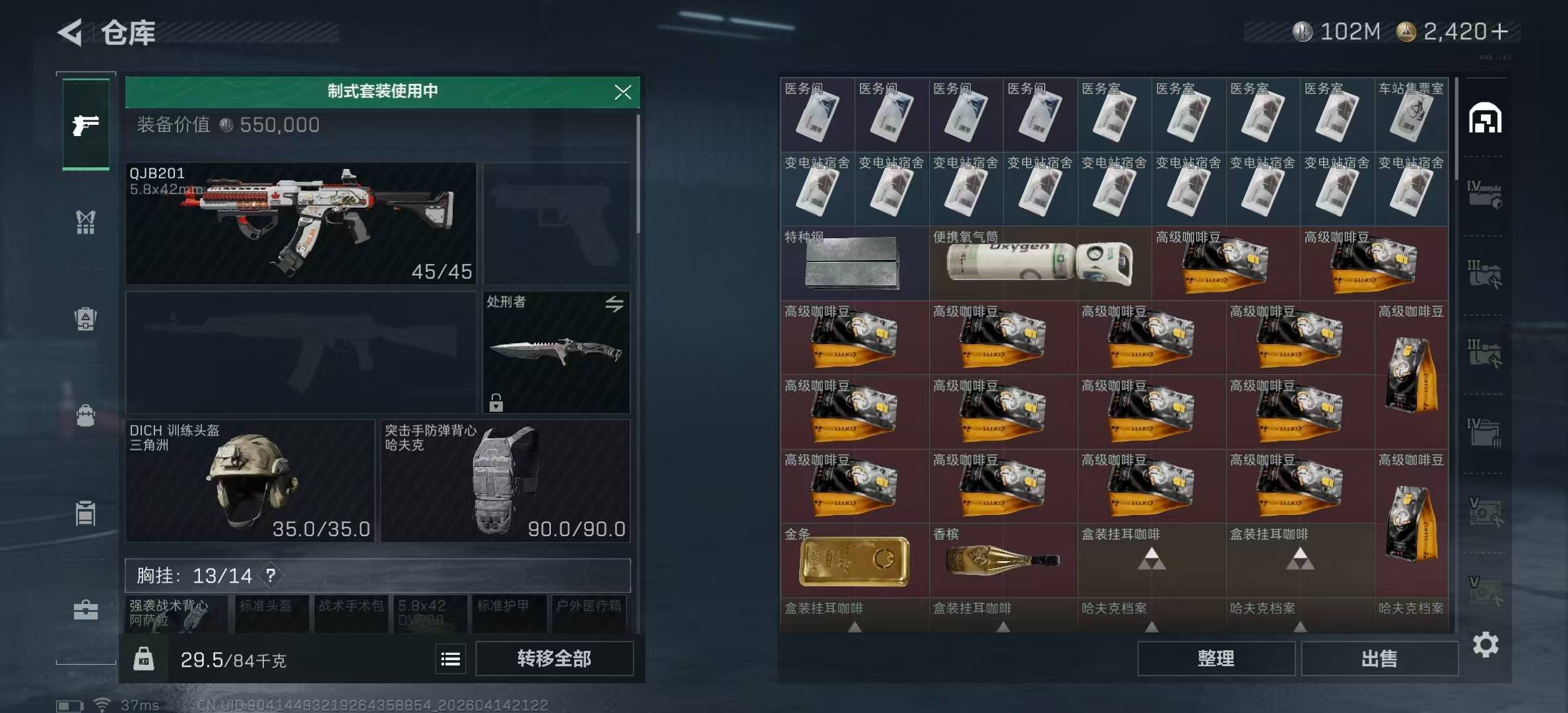Select the QJB201 weapon slot
Screen dimensions: 1568x713
[301, 223]
